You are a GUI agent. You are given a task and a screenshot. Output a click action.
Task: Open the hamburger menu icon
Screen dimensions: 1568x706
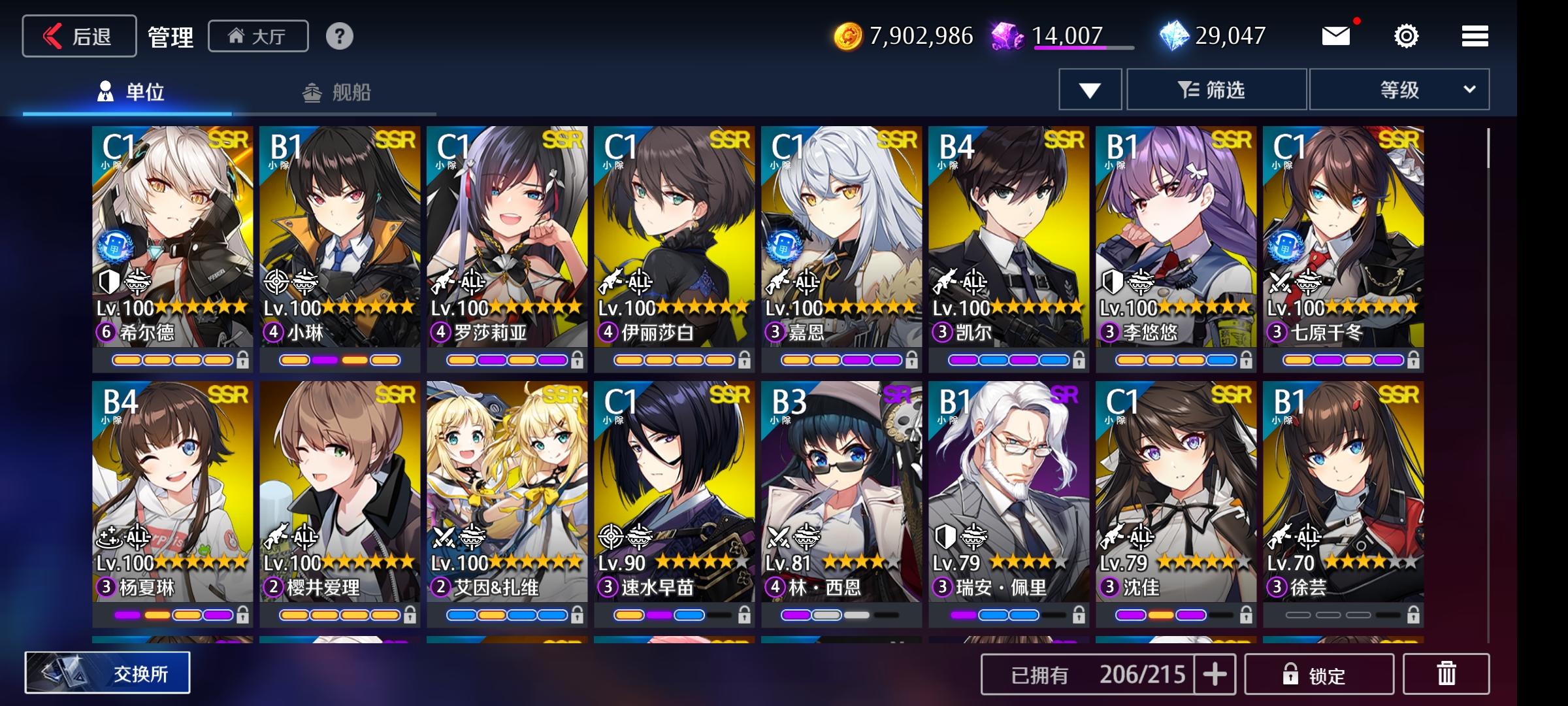pyautogui.click(x=1474, y=36)
